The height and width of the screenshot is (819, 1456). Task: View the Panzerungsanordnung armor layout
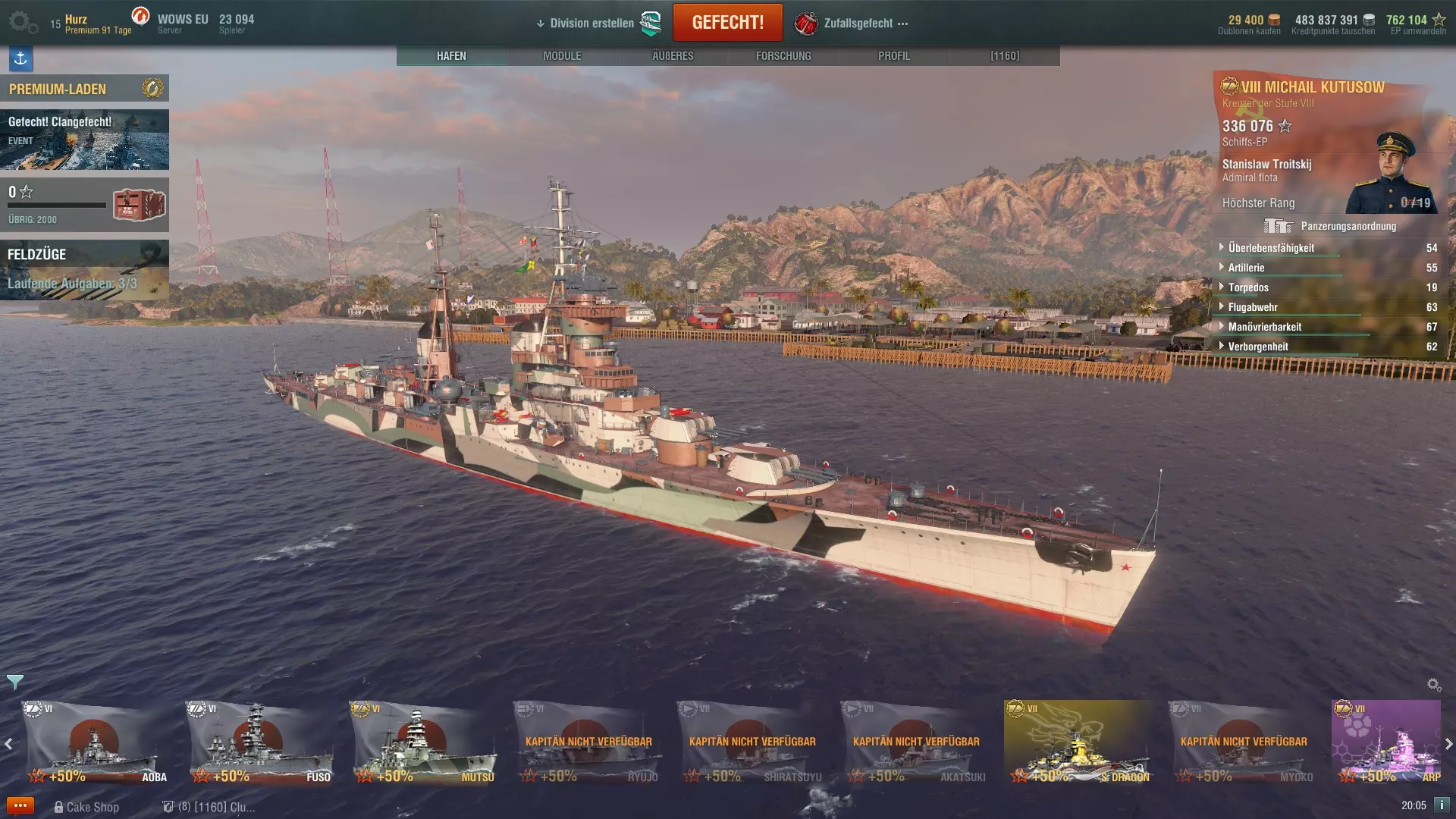coord(1330,226)
